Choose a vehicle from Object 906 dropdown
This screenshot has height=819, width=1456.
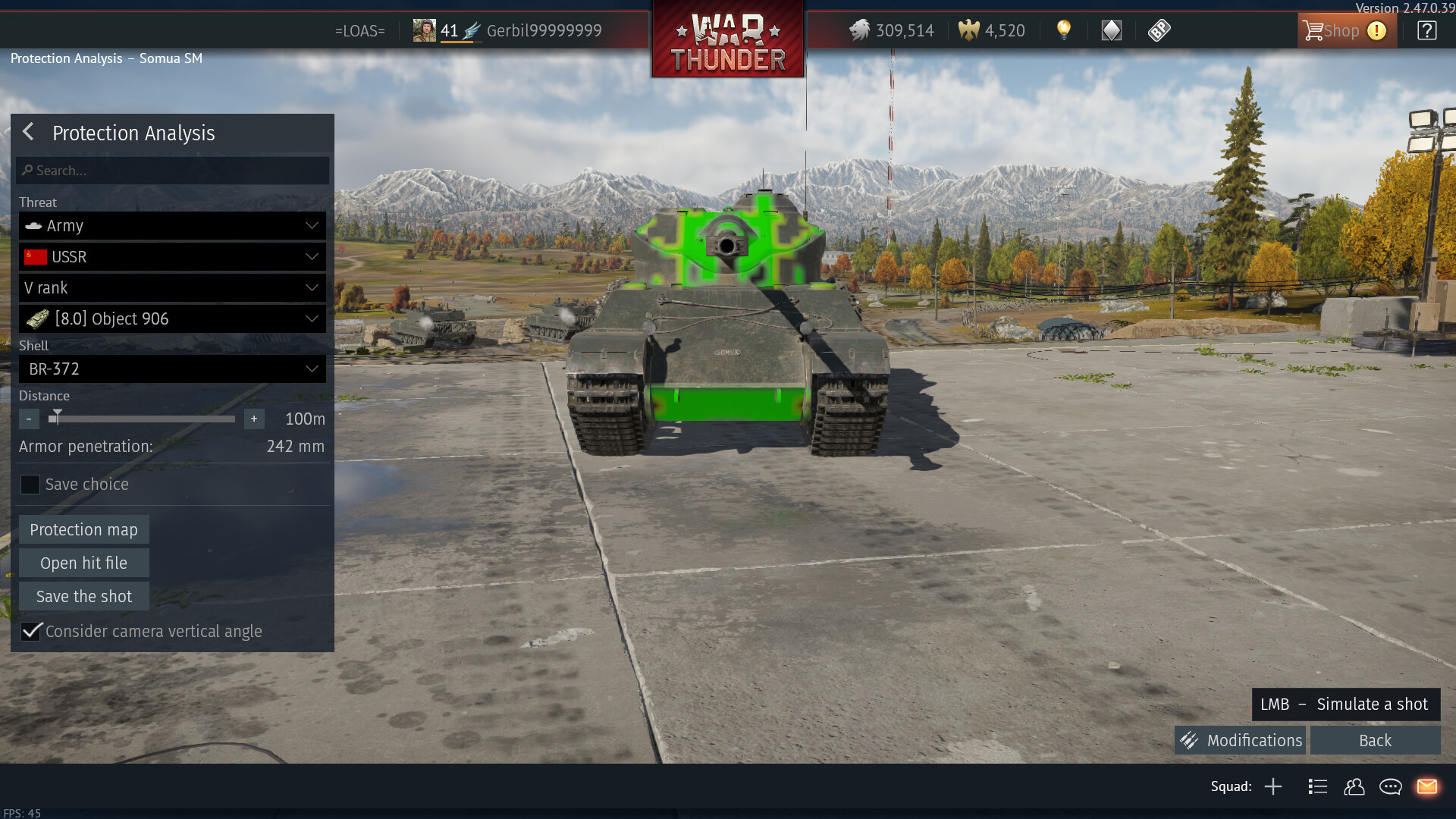[172, 319]
